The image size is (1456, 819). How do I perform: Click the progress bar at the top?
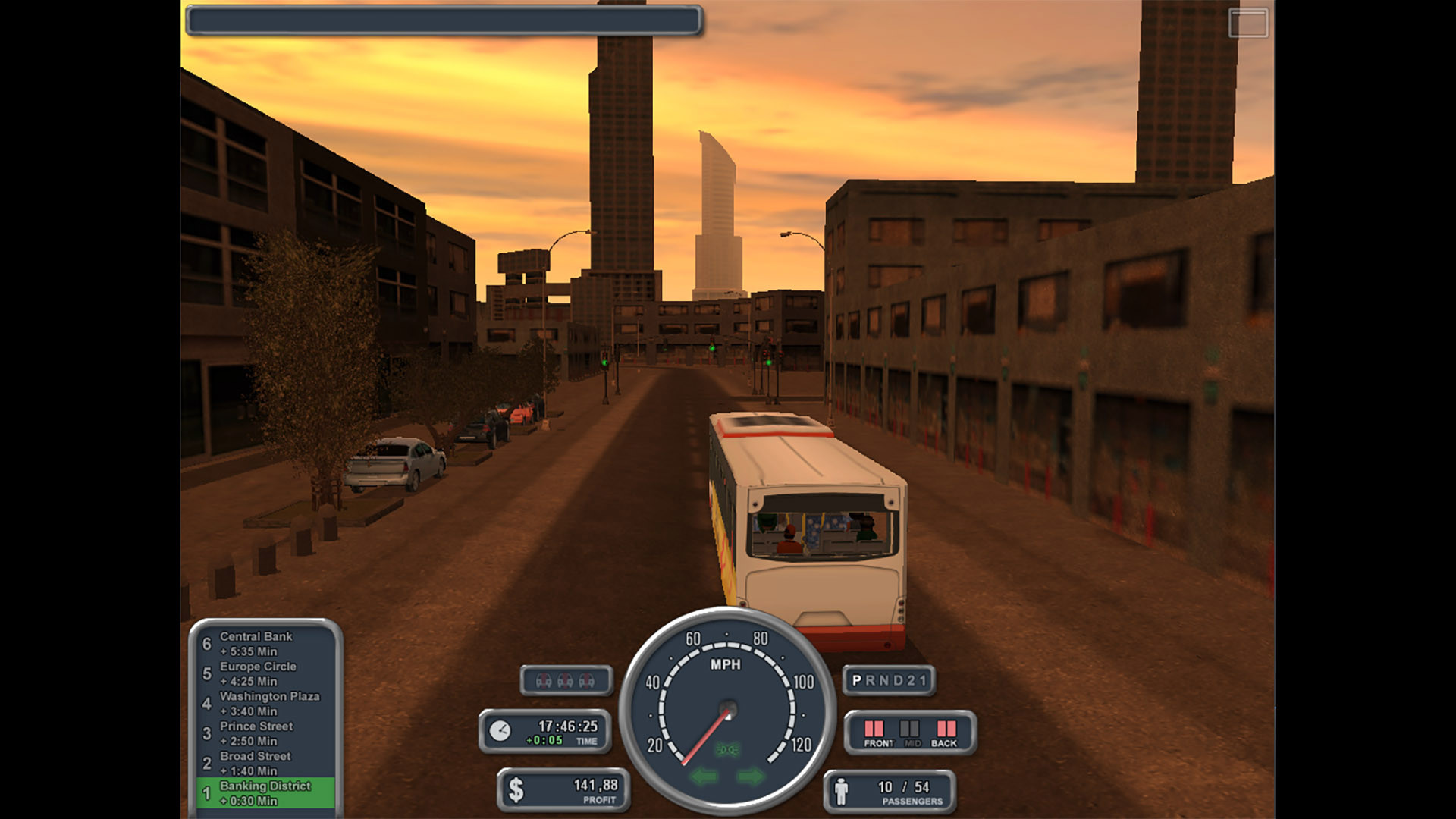point(444,21)
